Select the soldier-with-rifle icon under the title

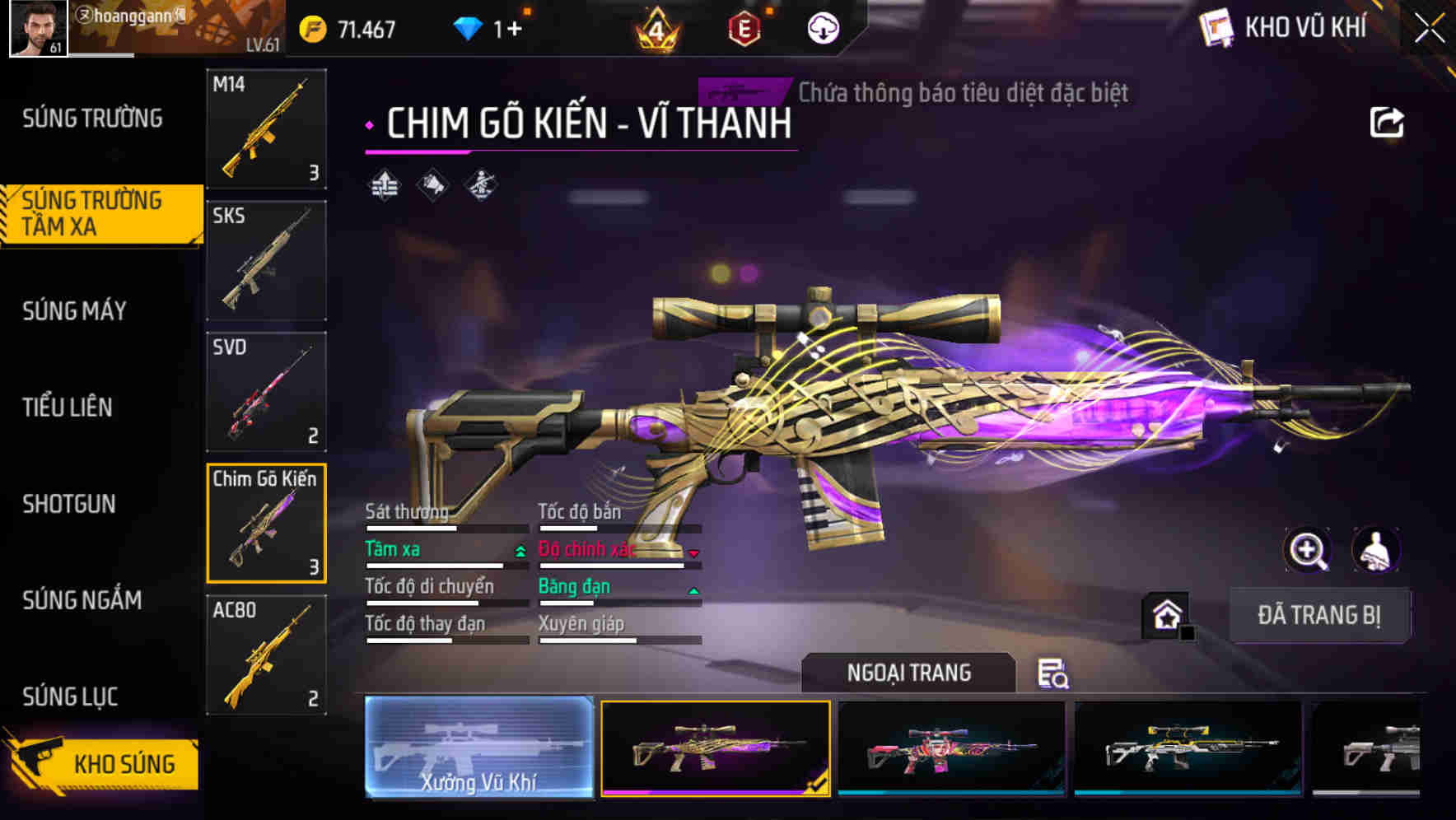(x=482, y=186)
